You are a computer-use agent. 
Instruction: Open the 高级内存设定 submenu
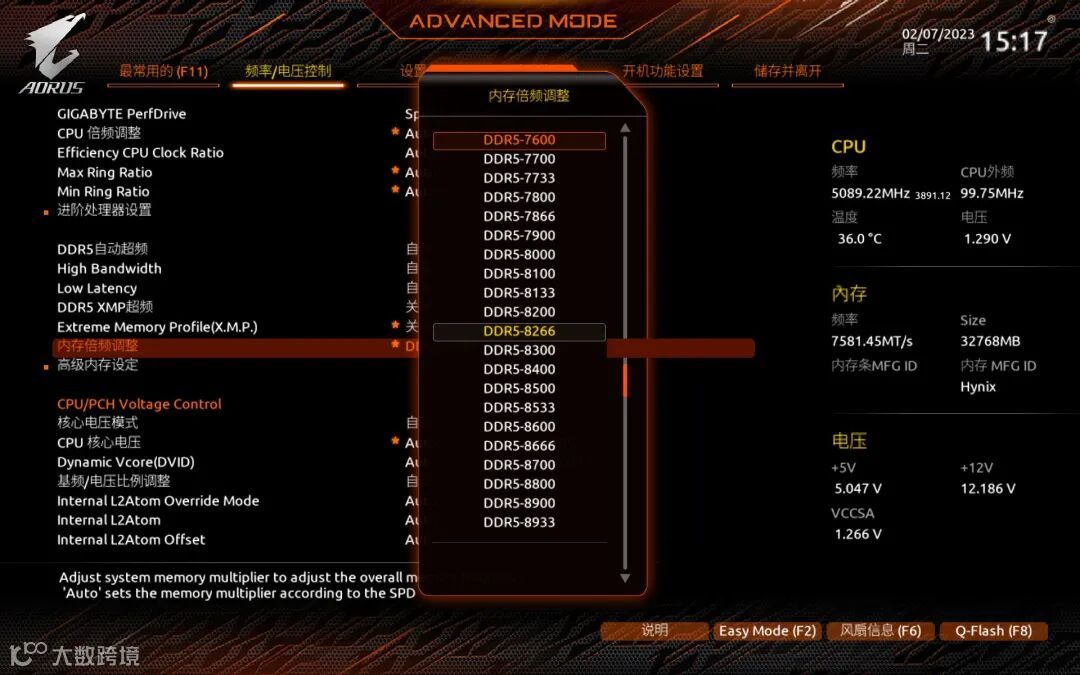97,365
